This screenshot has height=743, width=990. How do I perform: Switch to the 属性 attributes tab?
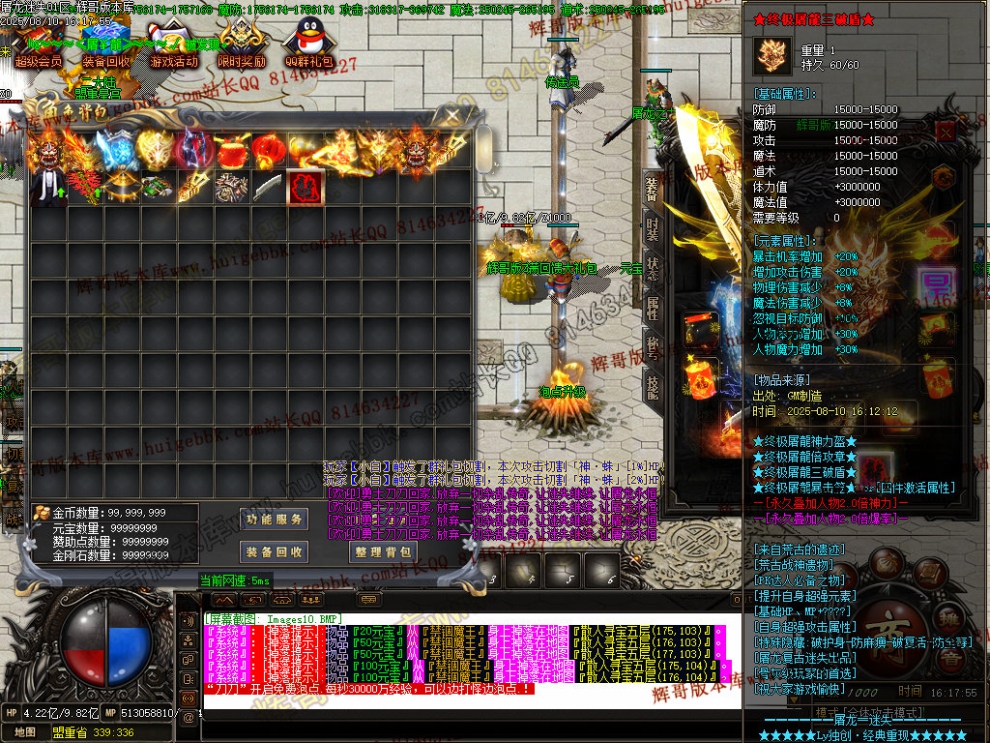click(652, 306)
